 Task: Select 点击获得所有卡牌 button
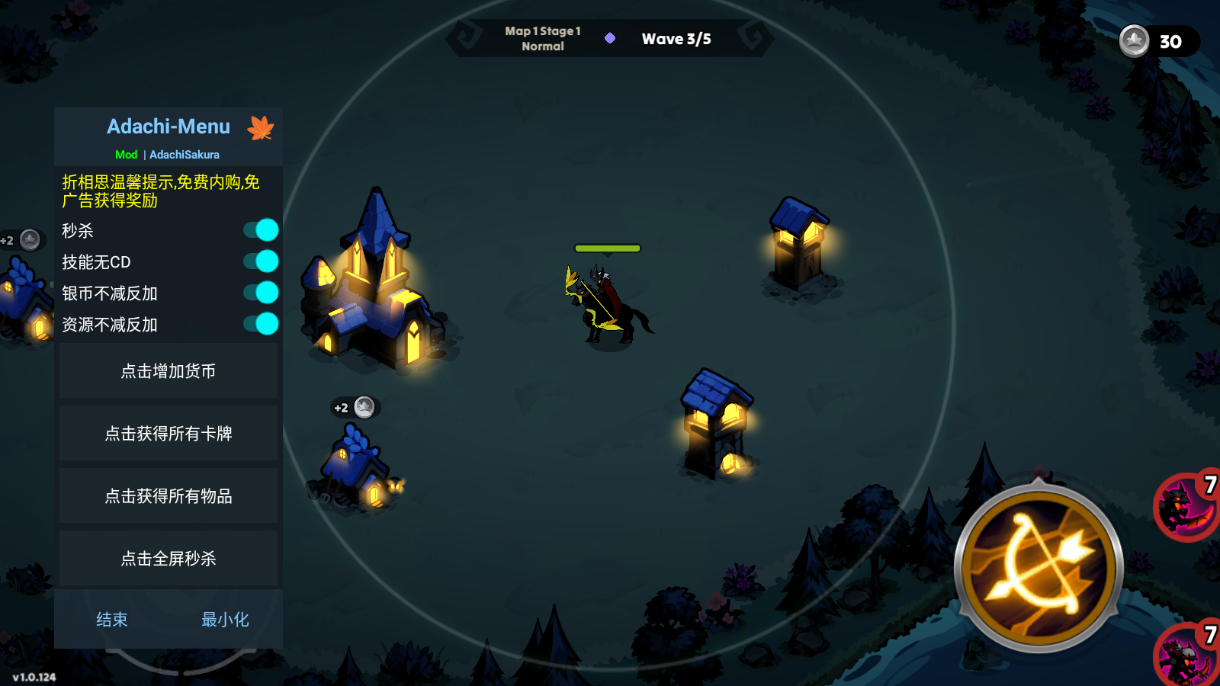(x=168, y=434)
